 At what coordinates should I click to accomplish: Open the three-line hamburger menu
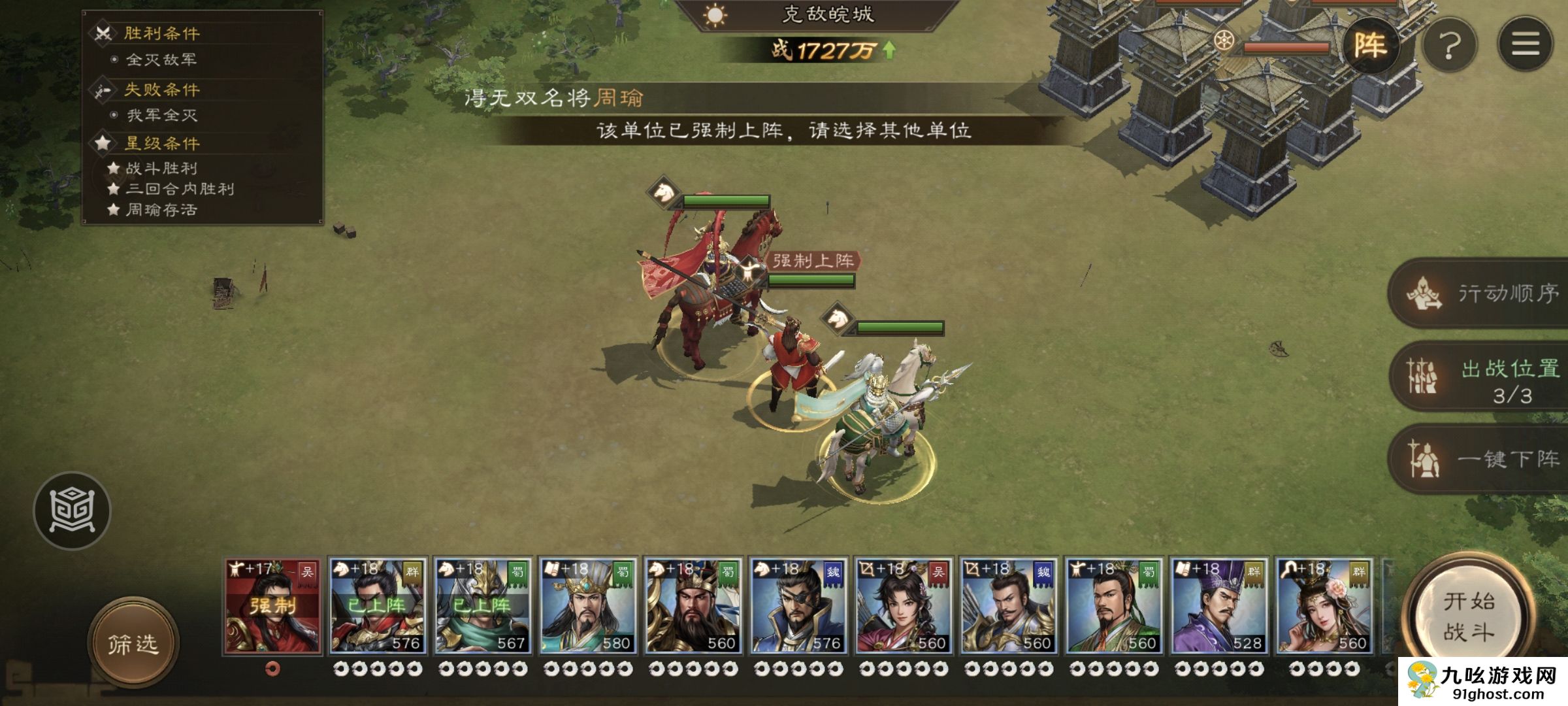1525,44
